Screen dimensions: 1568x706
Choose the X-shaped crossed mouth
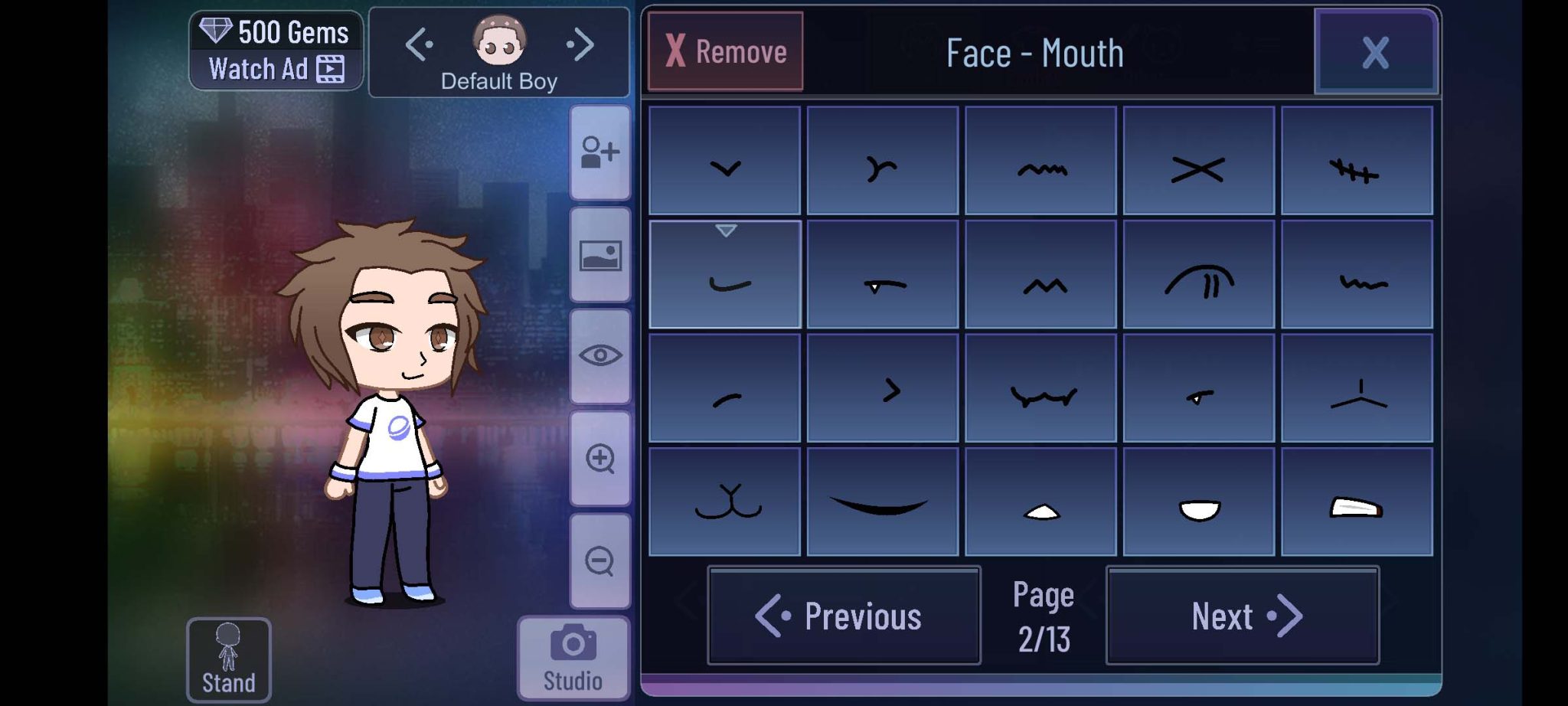[x=1198, y=161]
